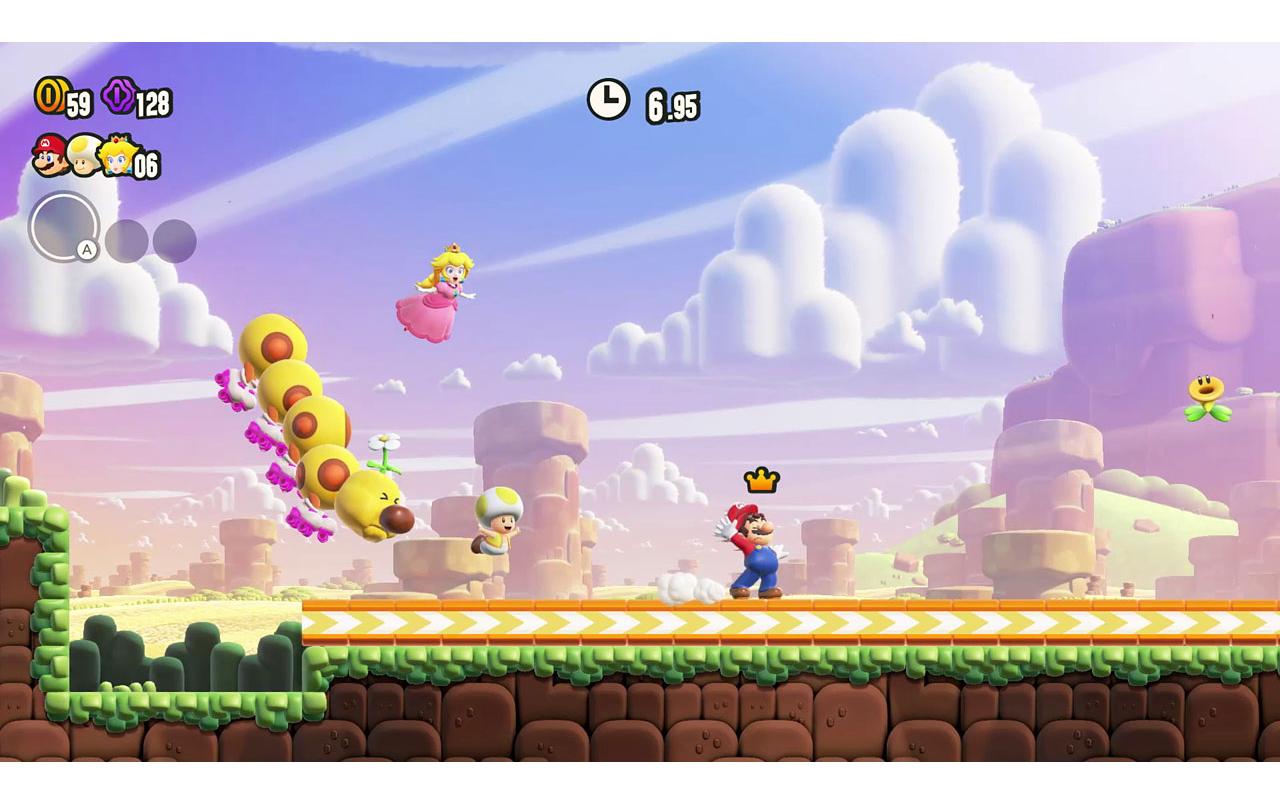Viewport: 1280px width, 805px height.
Task: Click the Princess Peach portrait icon
Action: tap(117, 158)
